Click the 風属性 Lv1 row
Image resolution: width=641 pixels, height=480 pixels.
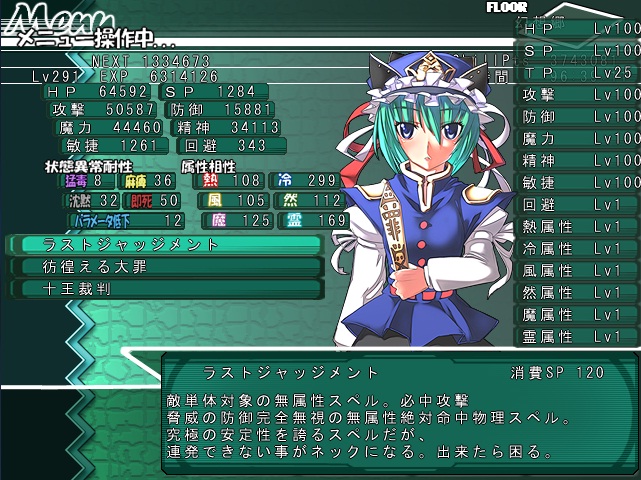tap(578, 270)
